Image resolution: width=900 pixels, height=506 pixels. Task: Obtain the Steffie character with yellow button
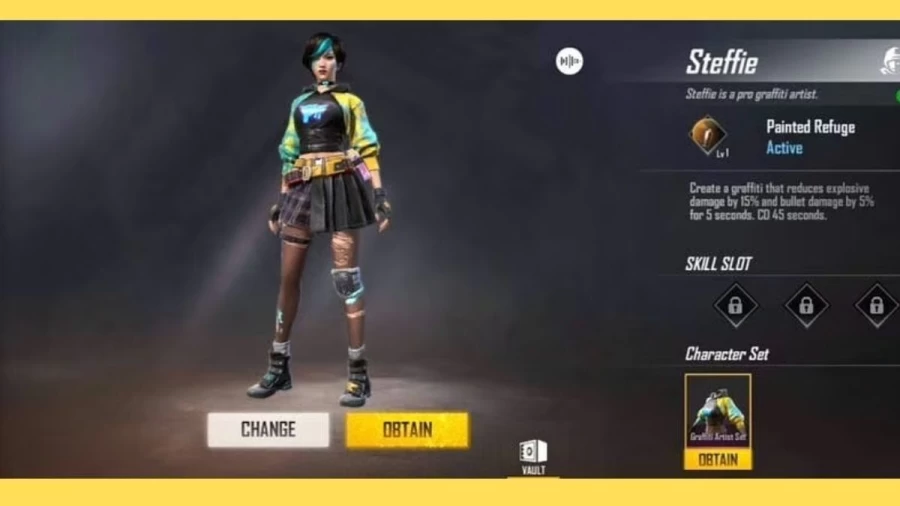(407, 430)
